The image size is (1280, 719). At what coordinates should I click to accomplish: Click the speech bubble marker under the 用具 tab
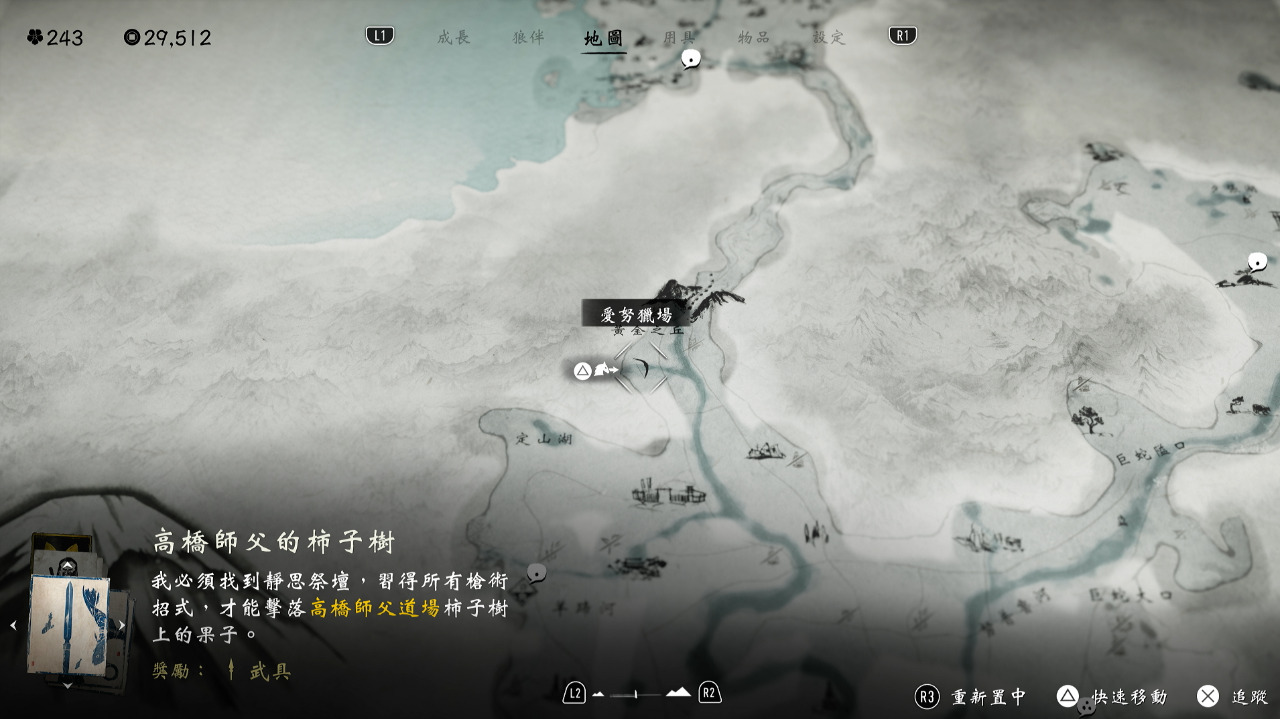click(x=690, y=59)
